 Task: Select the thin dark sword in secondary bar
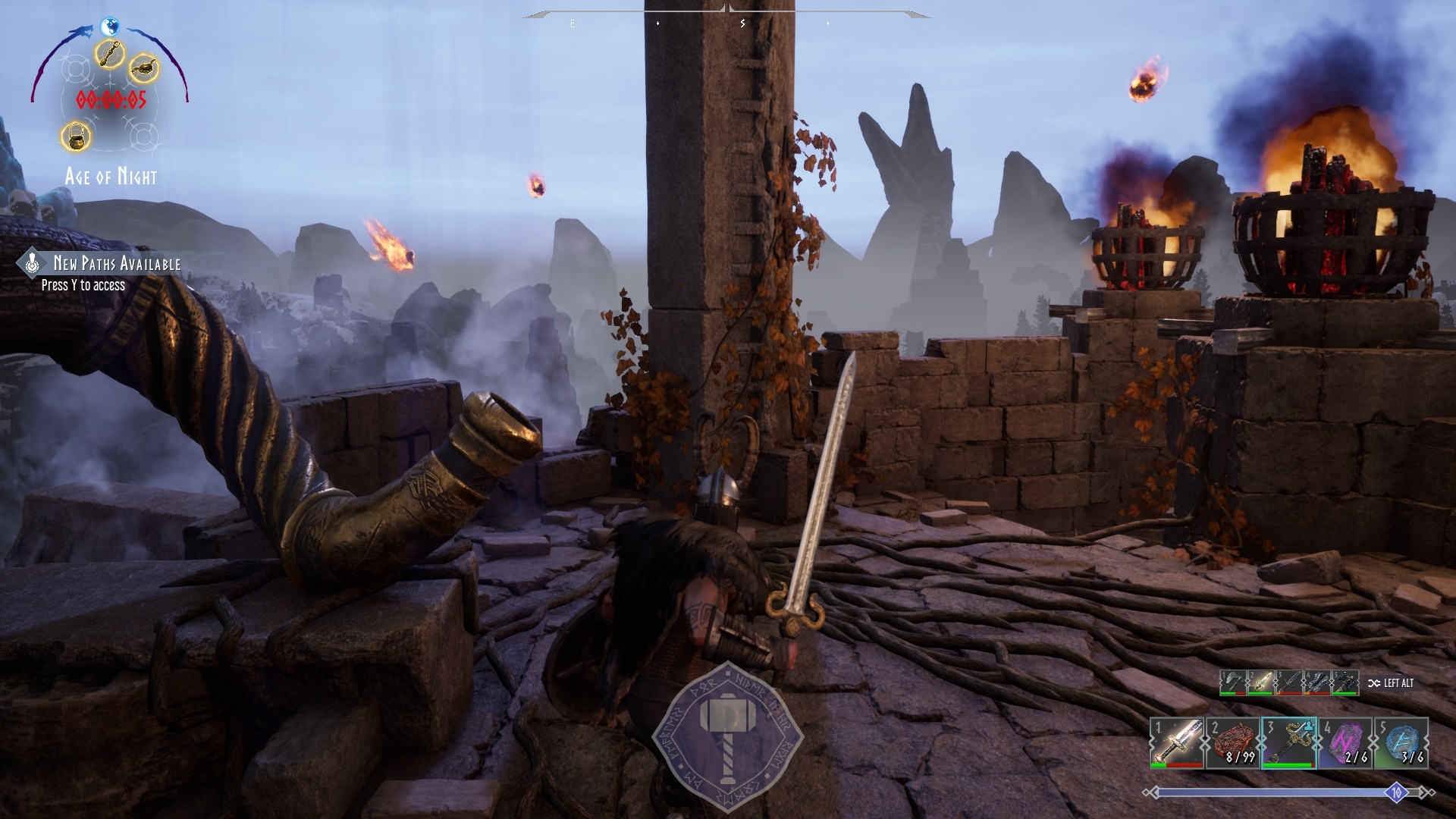(x=1288, y=682)
